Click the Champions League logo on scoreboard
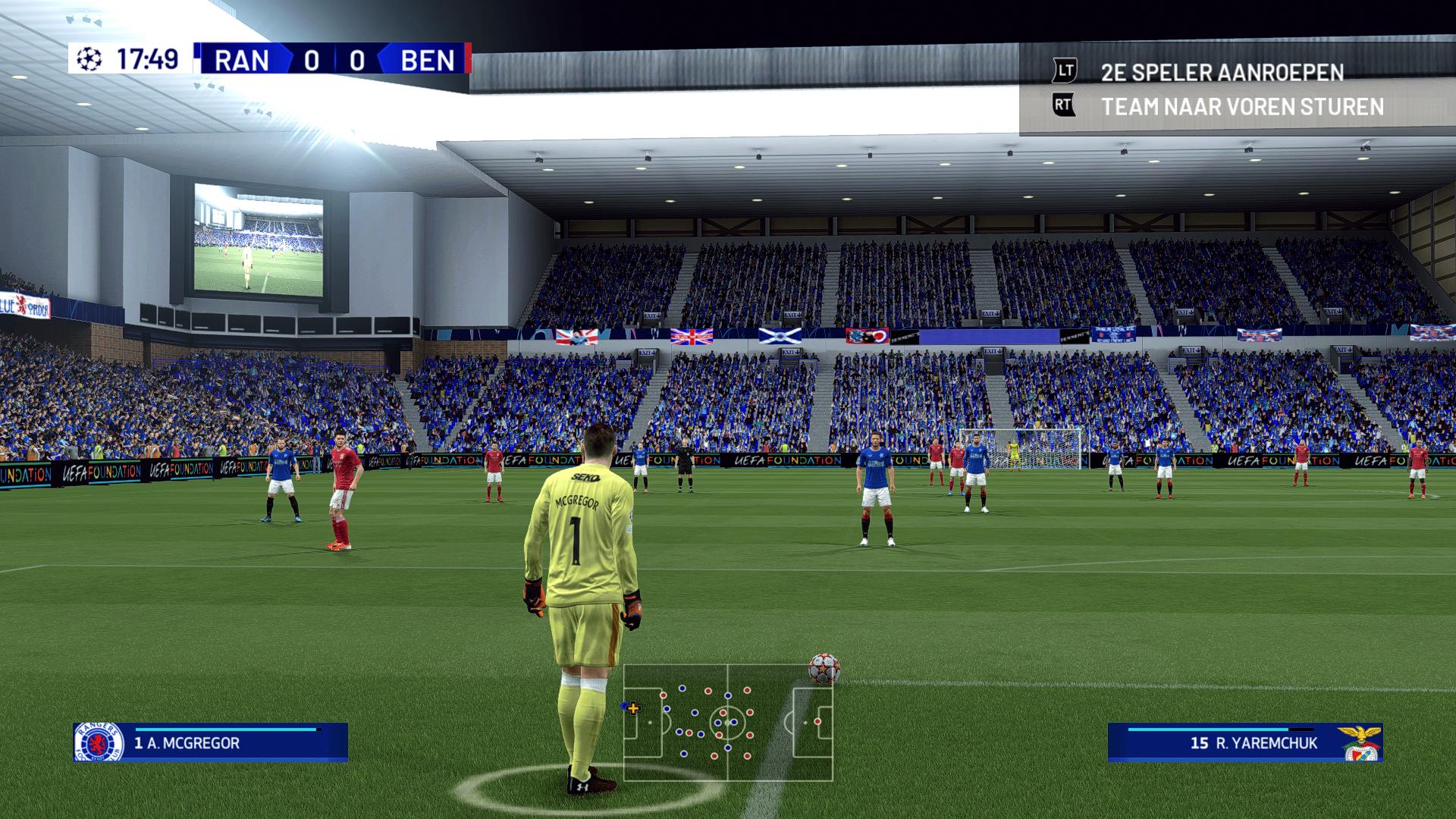The width and height of the screenshot is (1456, 819). pos(89,59)
